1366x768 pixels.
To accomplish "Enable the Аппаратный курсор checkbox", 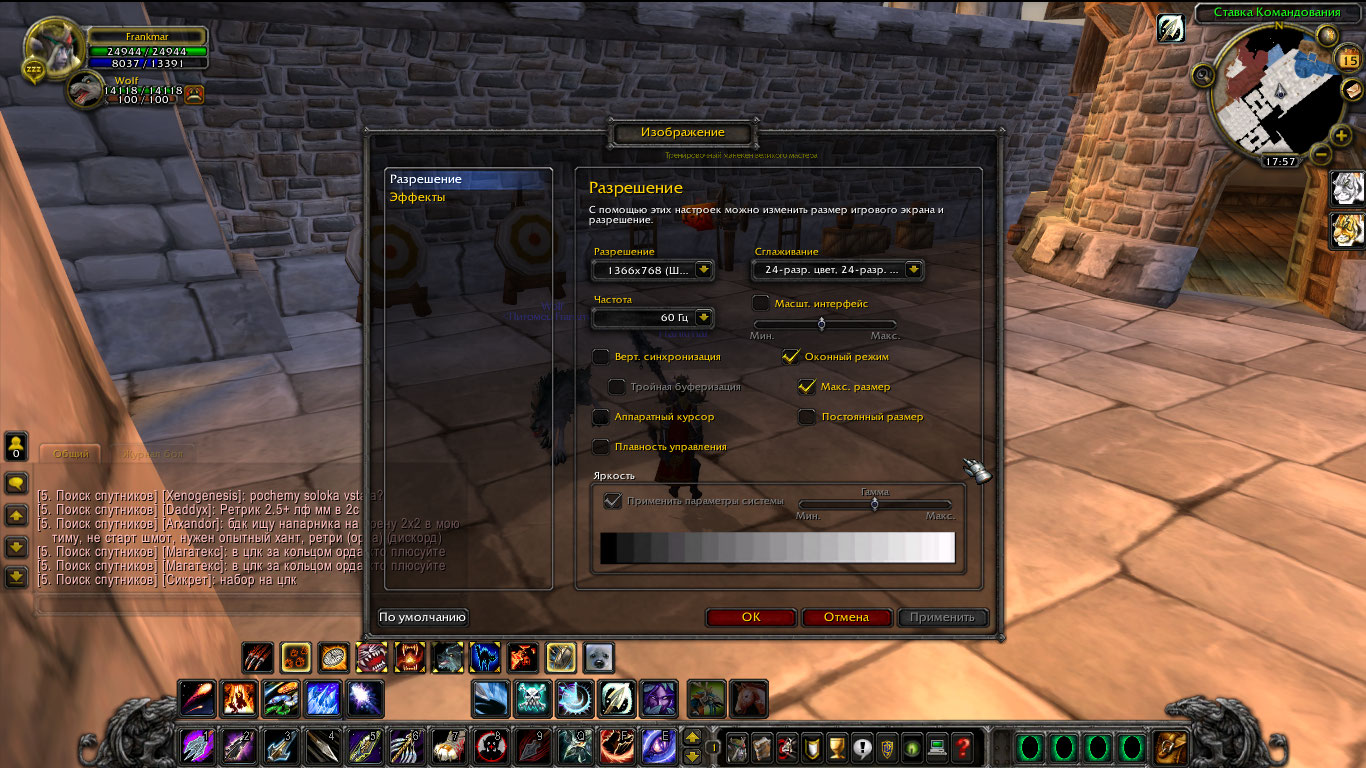I will (x=600, y=416).
